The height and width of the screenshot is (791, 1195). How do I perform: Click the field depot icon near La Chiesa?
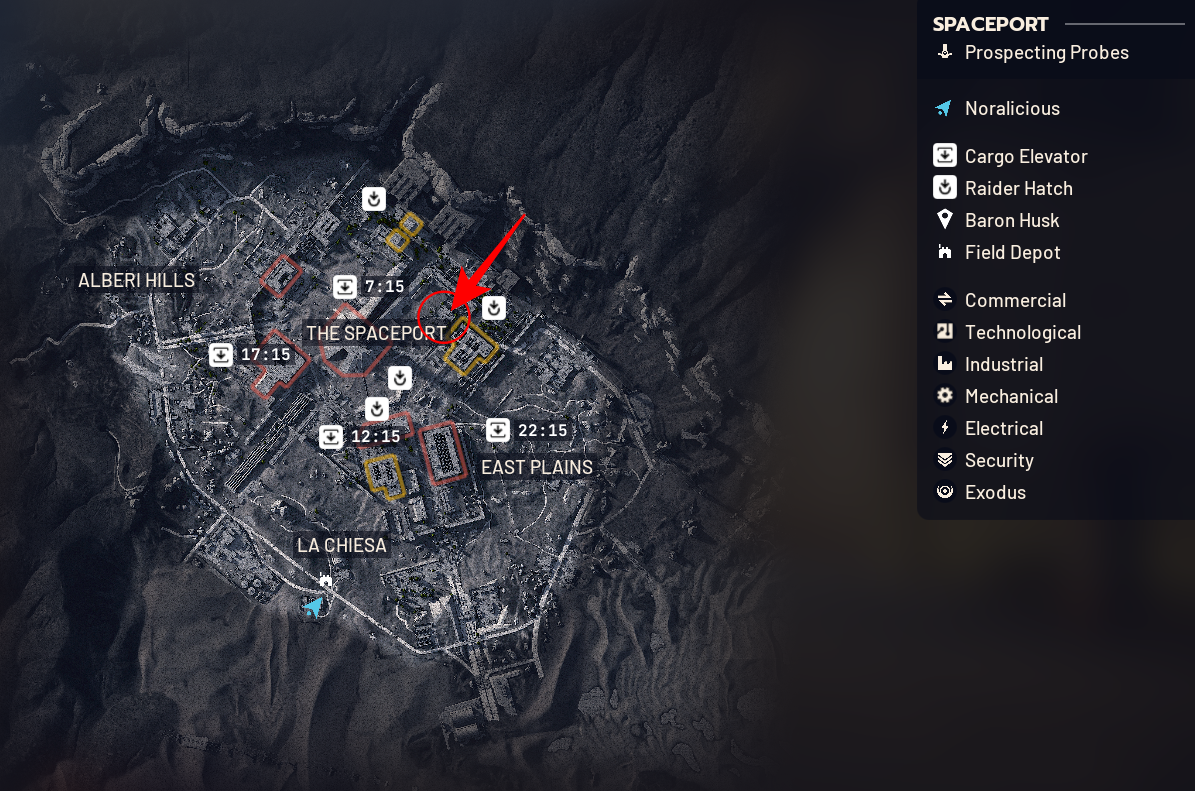pyautogui.click(x=325, y=580)
